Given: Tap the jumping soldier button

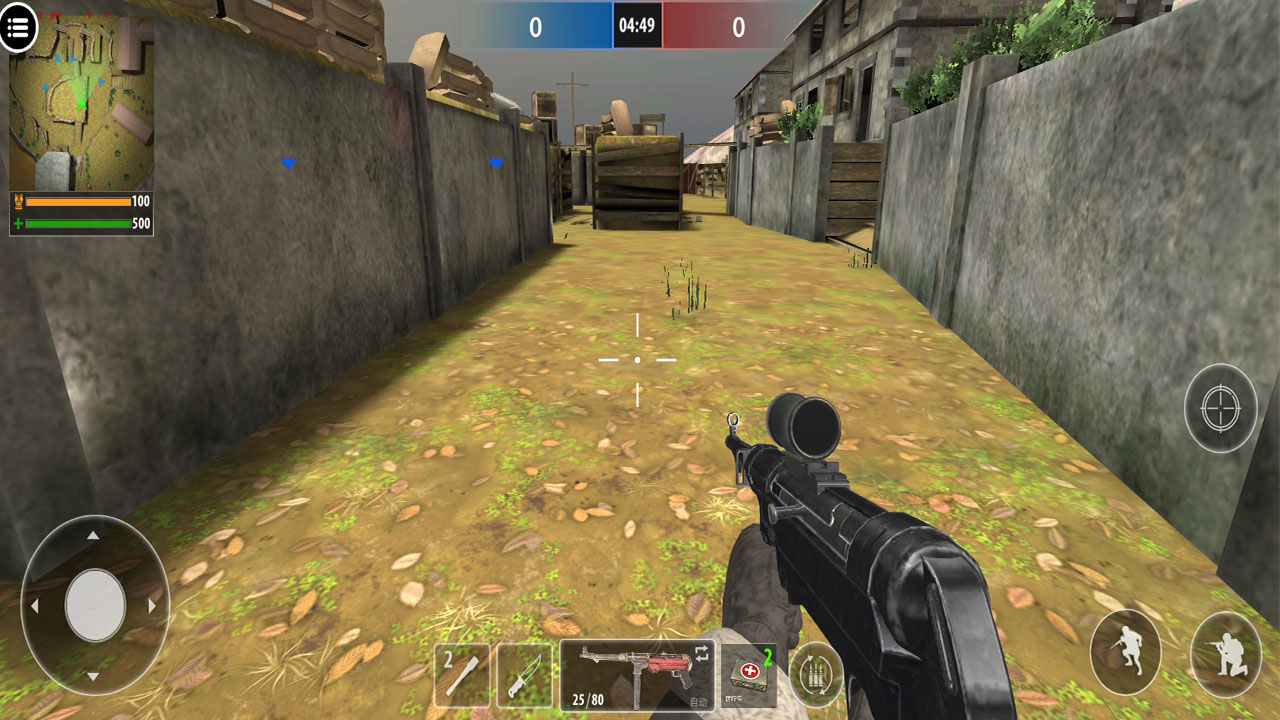Looking at the screenshot, I should (x=1126, y=652).
